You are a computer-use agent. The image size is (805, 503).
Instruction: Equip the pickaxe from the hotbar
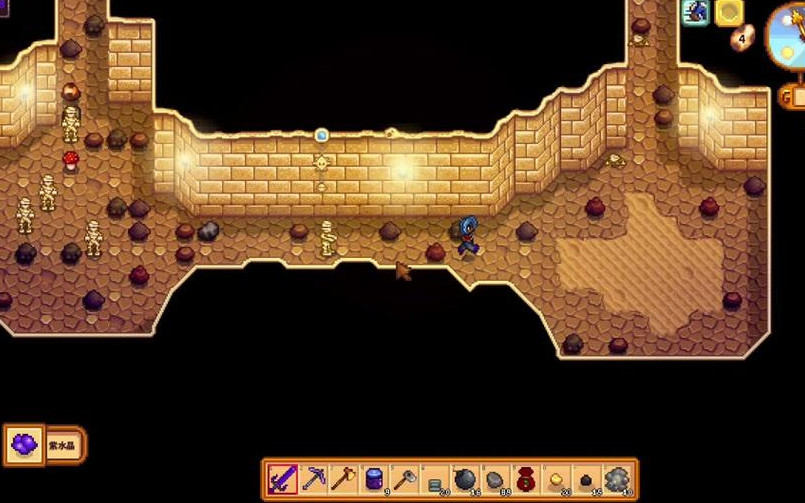click(313, 479)
